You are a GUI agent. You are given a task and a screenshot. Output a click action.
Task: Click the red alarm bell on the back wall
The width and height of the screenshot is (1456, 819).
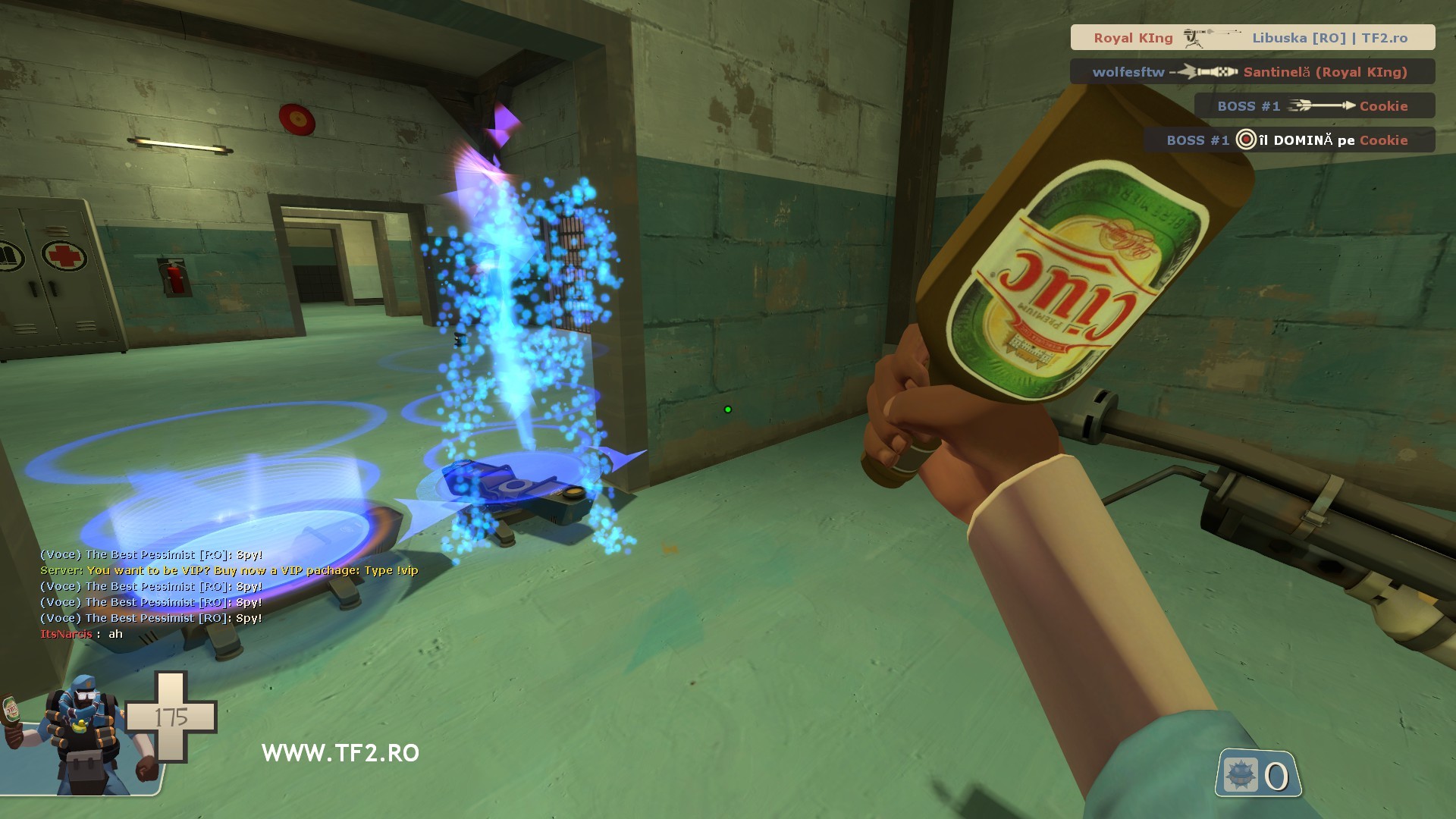pyautogui.click(x=296, y=118)
